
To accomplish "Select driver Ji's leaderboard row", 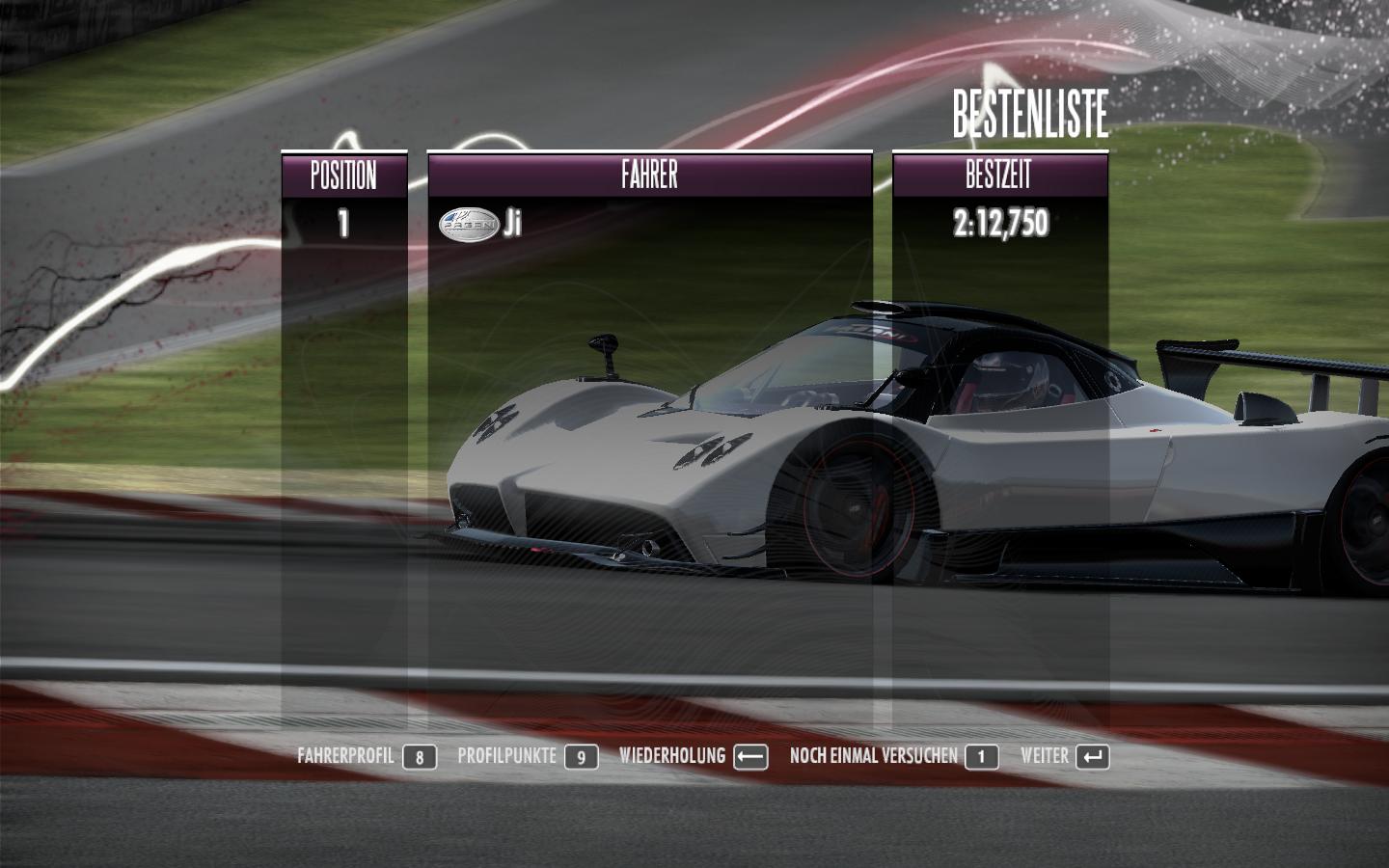I will [649, 224].
